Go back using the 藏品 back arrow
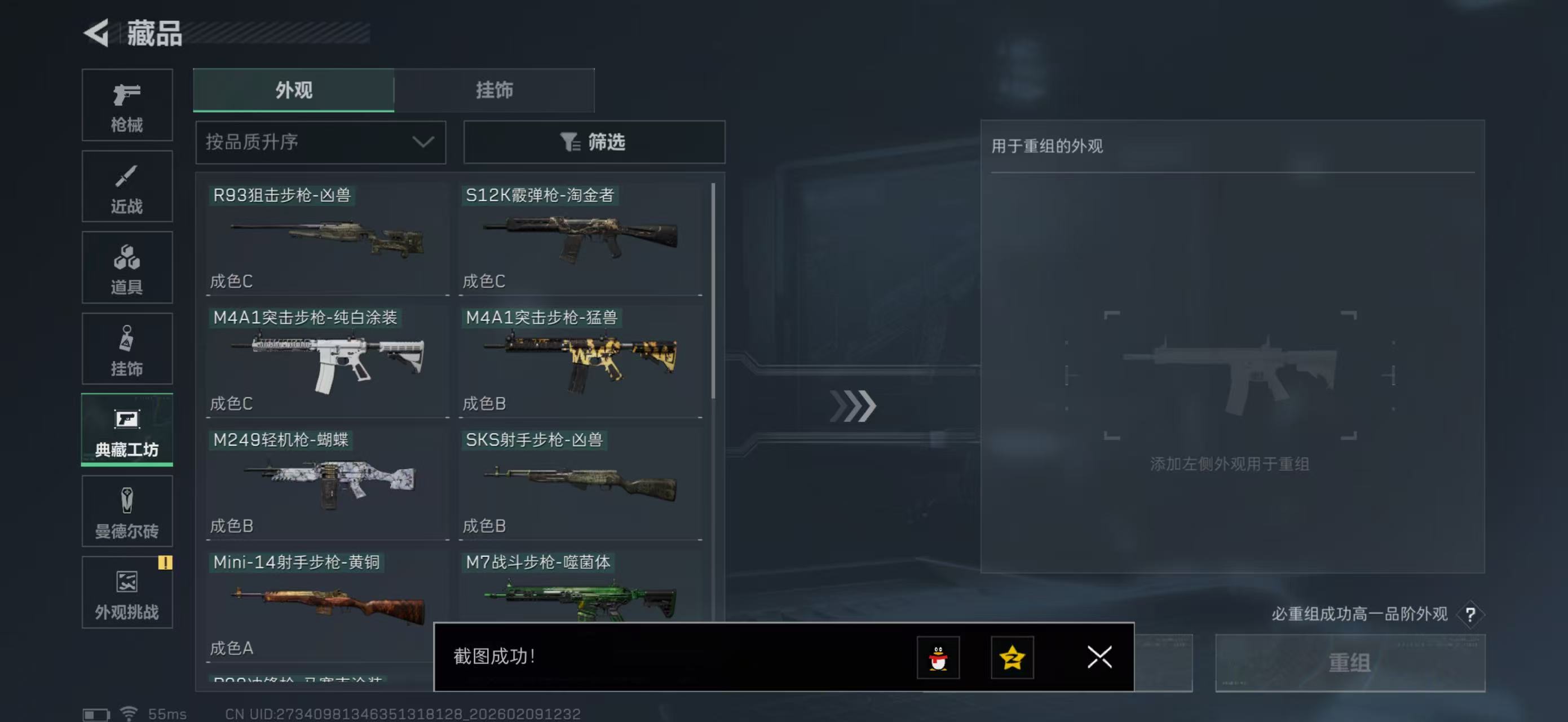The width and height of the screenshot is (1568, 722). click(98, 33)
